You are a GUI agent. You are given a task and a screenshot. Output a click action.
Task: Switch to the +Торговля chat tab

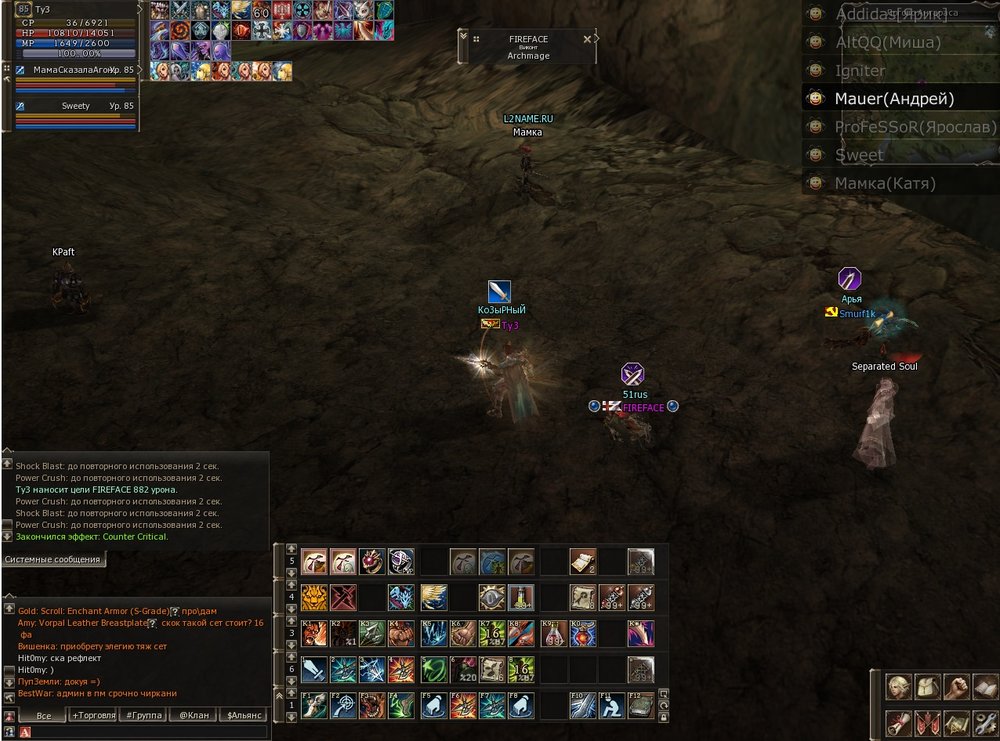pos(94,716)
